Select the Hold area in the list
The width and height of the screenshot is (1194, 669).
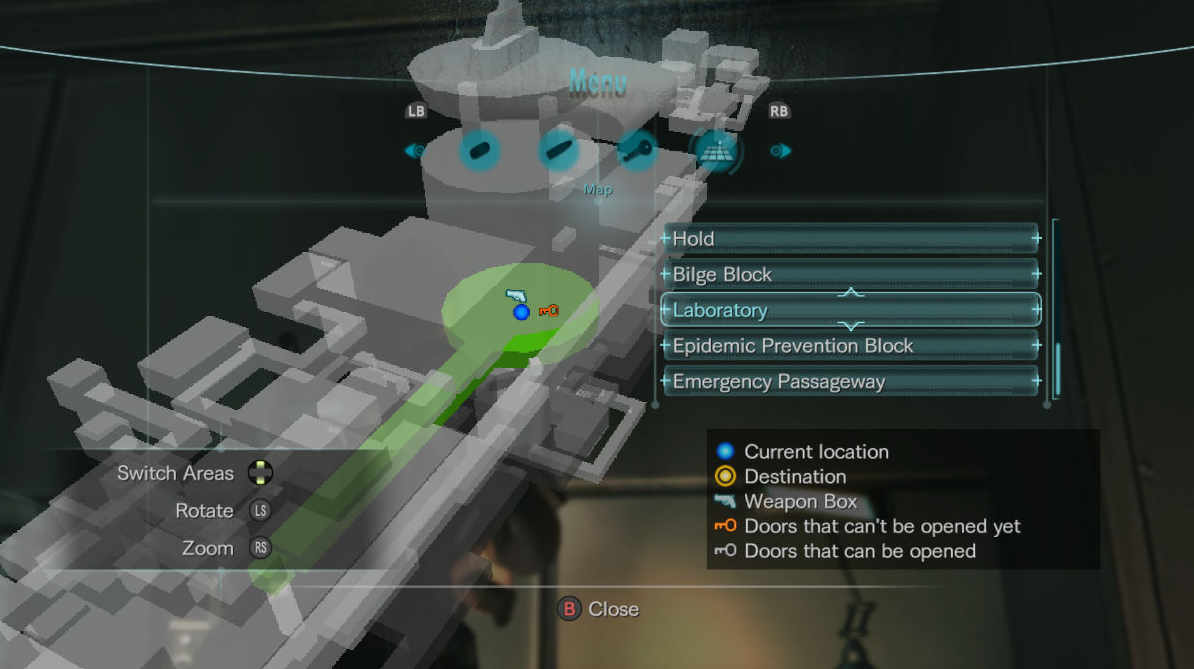coord(850,239)
